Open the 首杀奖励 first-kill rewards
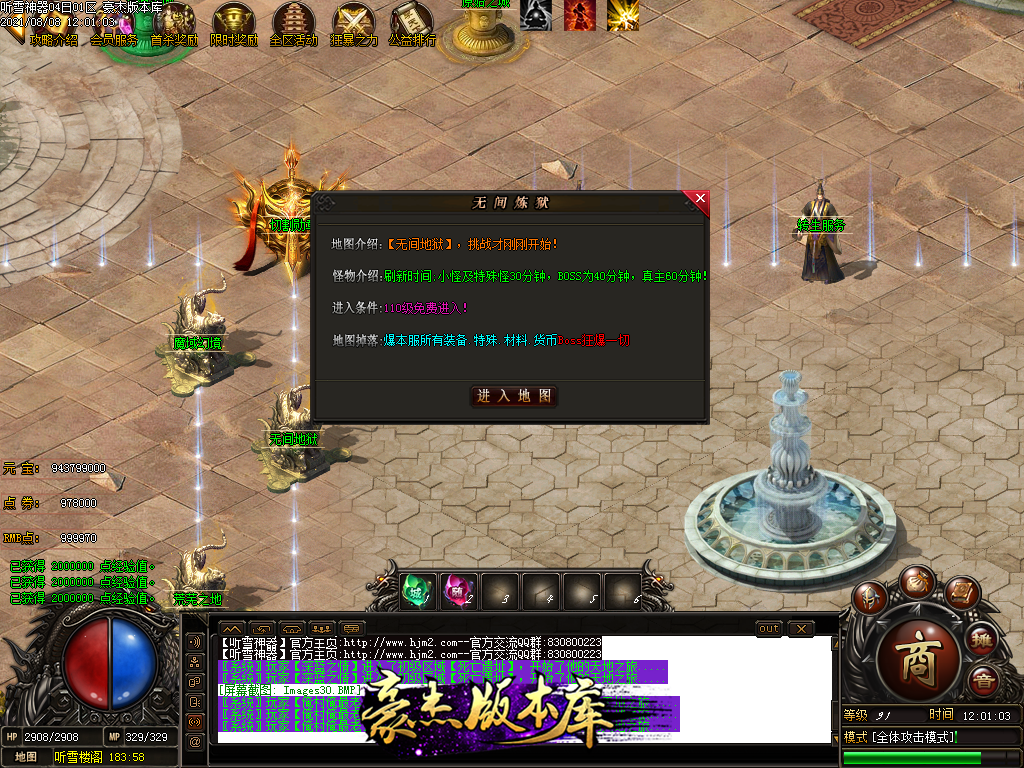This screenshot has width=1024, height=768. pyautogui.click(x=174, y=24)
